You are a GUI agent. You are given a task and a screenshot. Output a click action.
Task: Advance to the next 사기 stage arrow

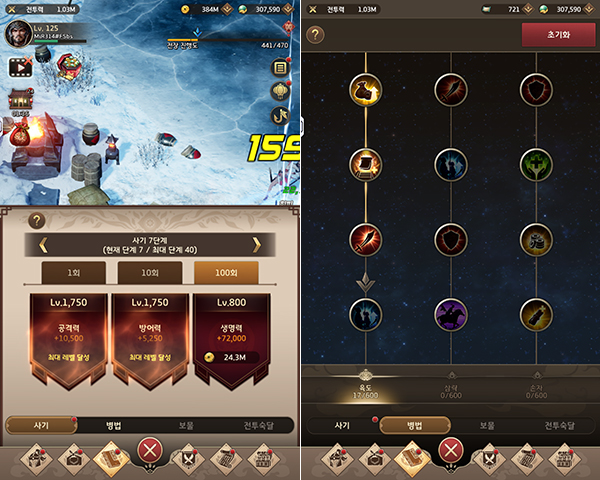coord(256,243)
